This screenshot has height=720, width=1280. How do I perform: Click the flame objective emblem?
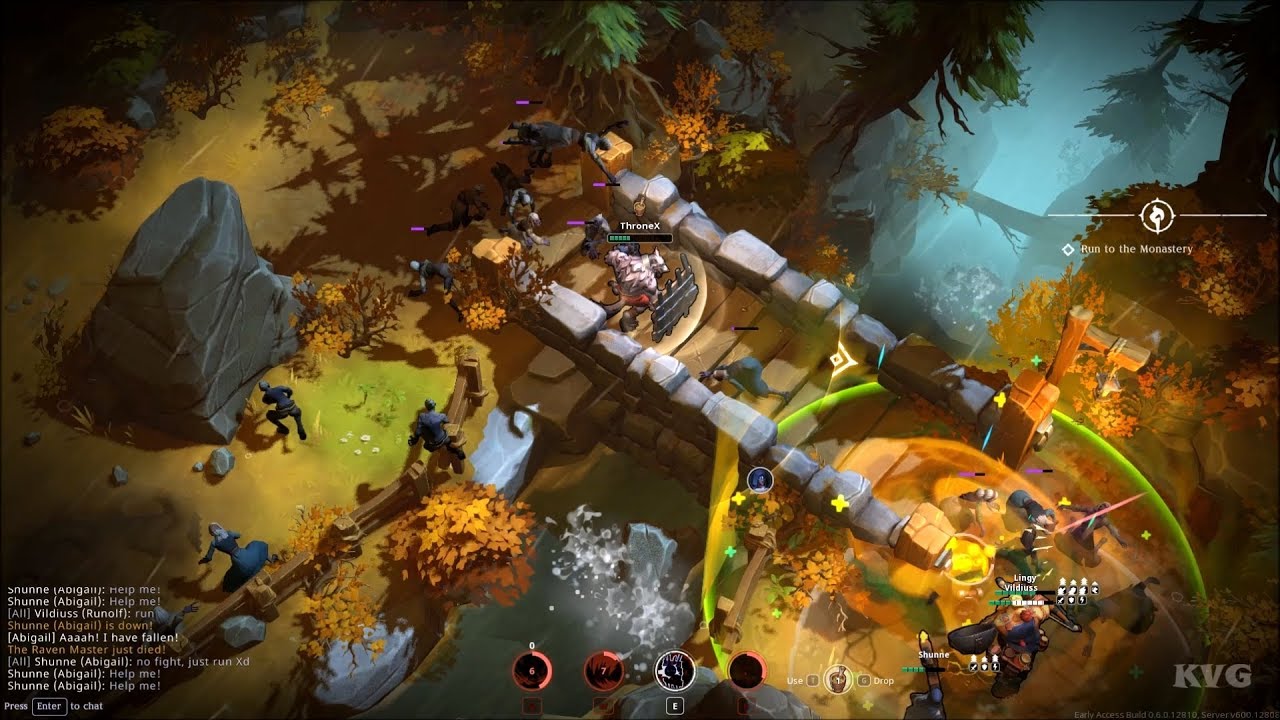click(x=1155, y=214)
